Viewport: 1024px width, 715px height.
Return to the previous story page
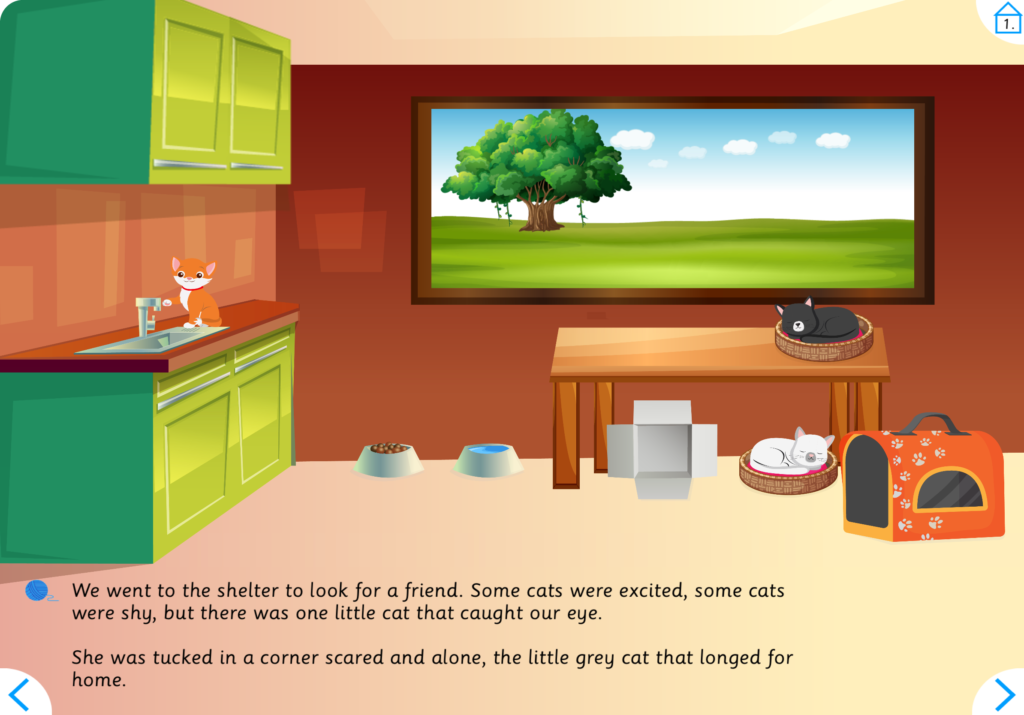coord(20,694)
